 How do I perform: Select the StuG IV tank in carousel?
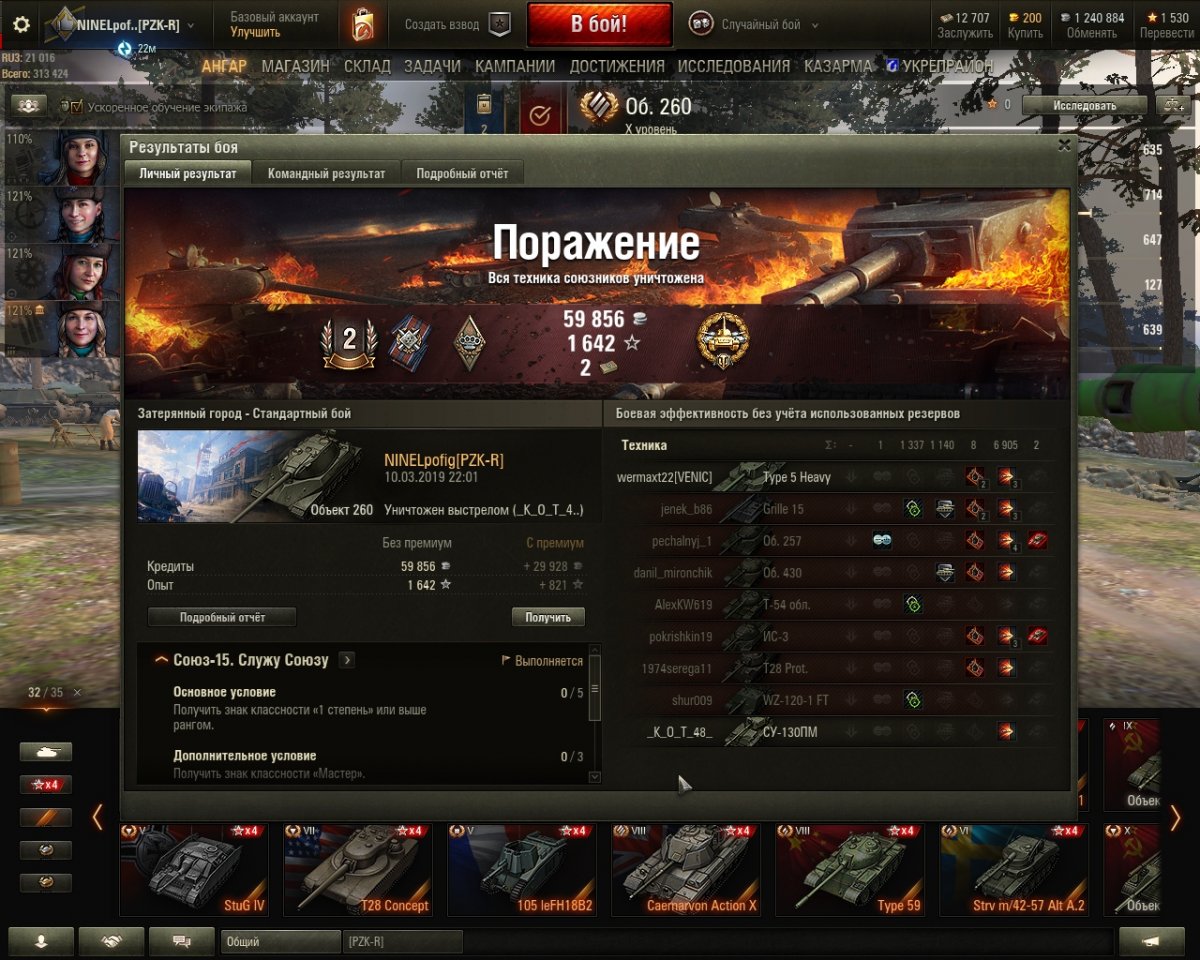(x=194, y=868)
